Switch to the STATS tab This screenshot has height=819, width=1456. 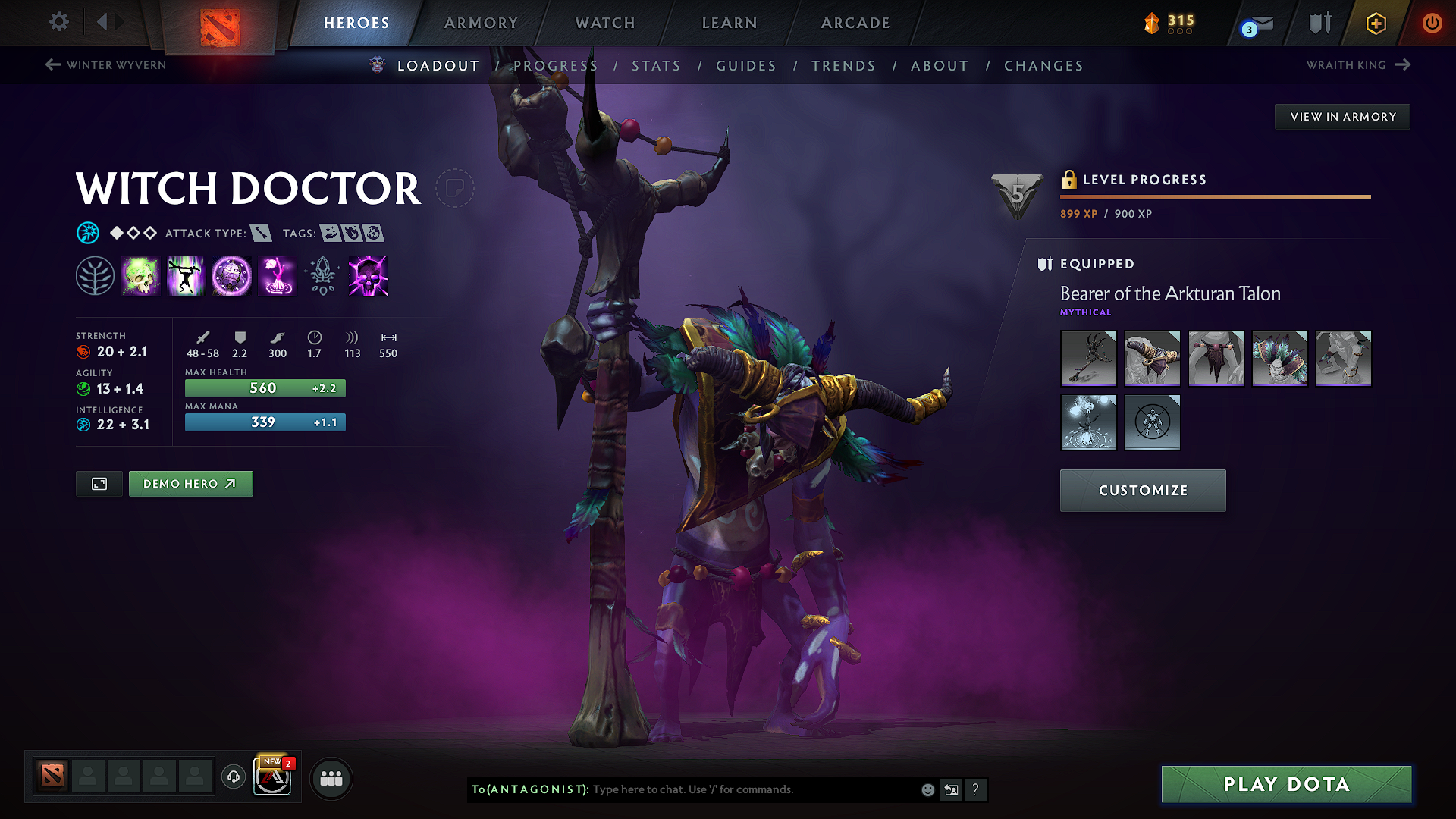point(657,65)
